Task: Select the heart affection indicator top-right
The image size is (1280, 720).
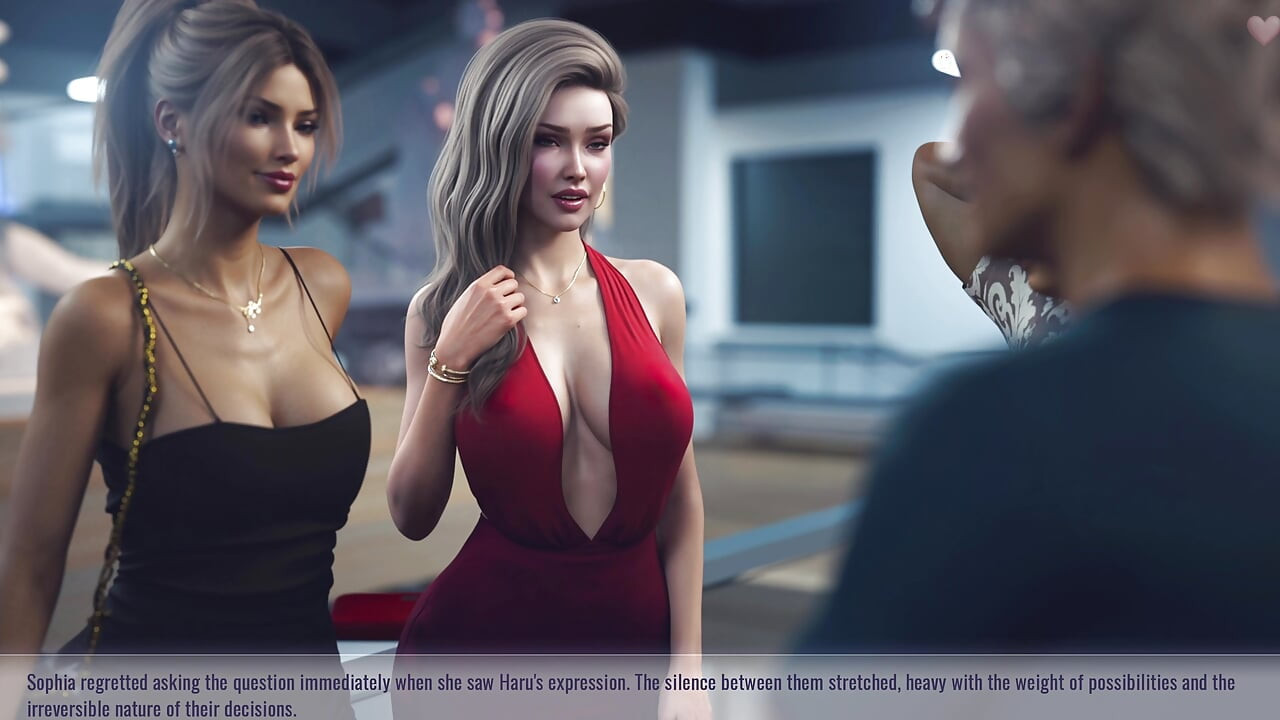Action: [1265, 28]
